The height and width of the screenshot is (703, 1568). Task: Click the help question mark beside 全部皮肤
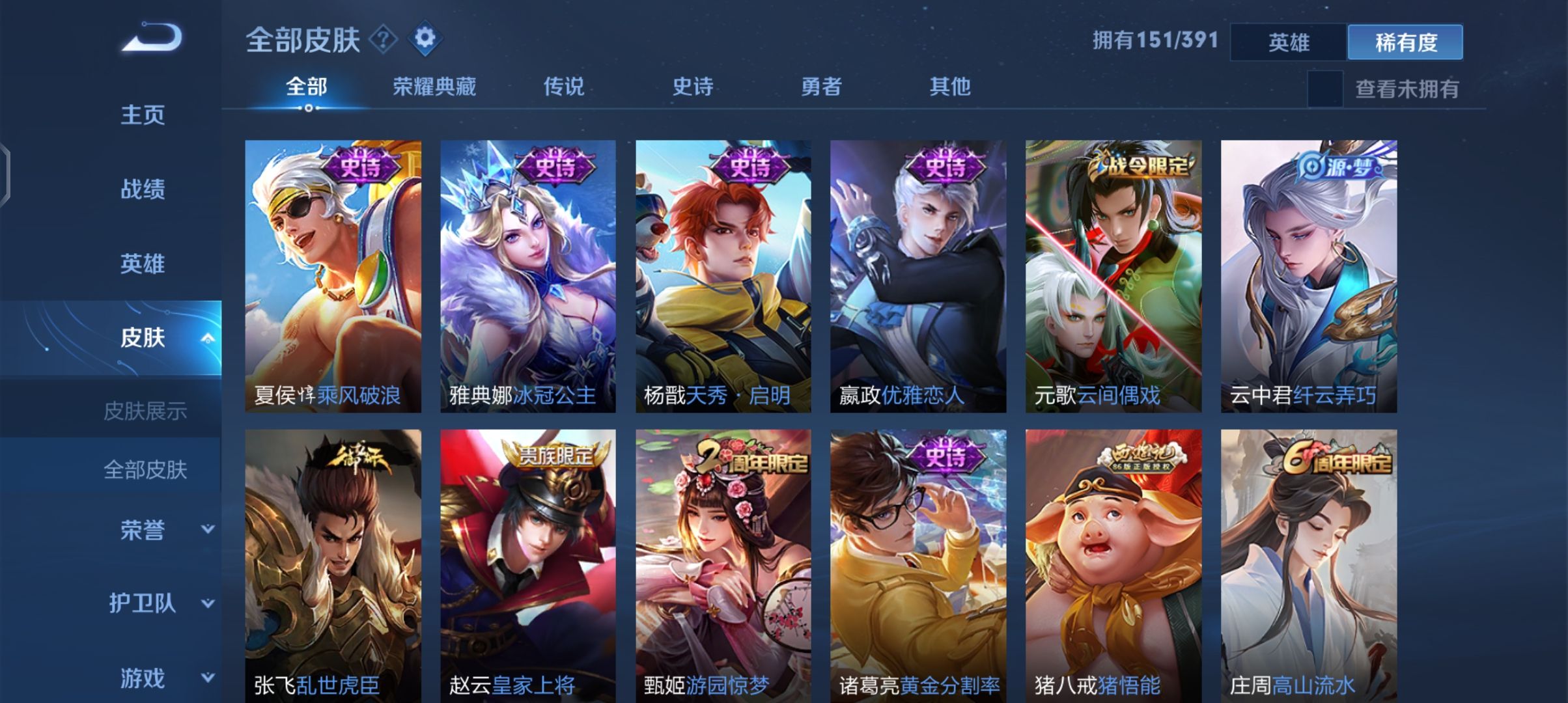pos(383,39)
